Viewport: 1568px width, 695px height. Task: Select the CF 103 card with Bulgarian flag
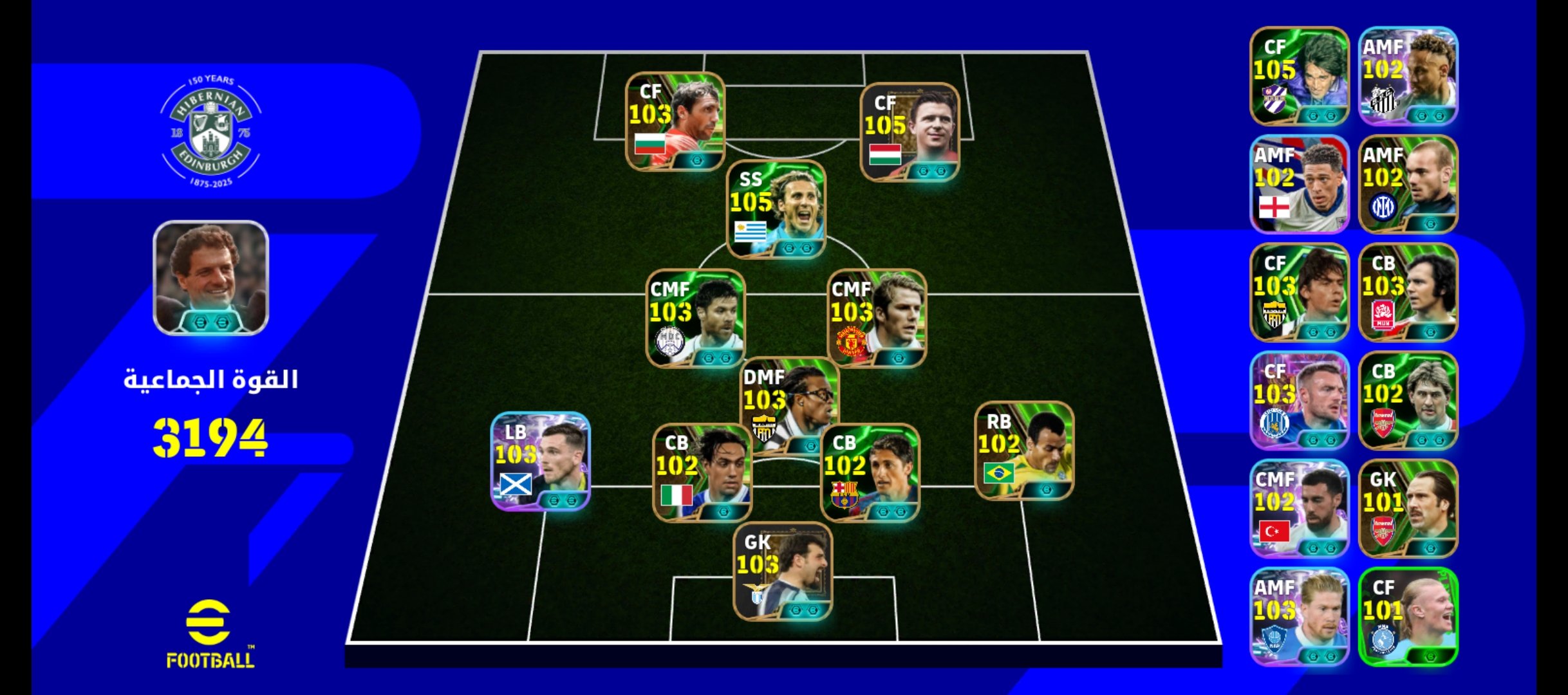pos(675,122)
